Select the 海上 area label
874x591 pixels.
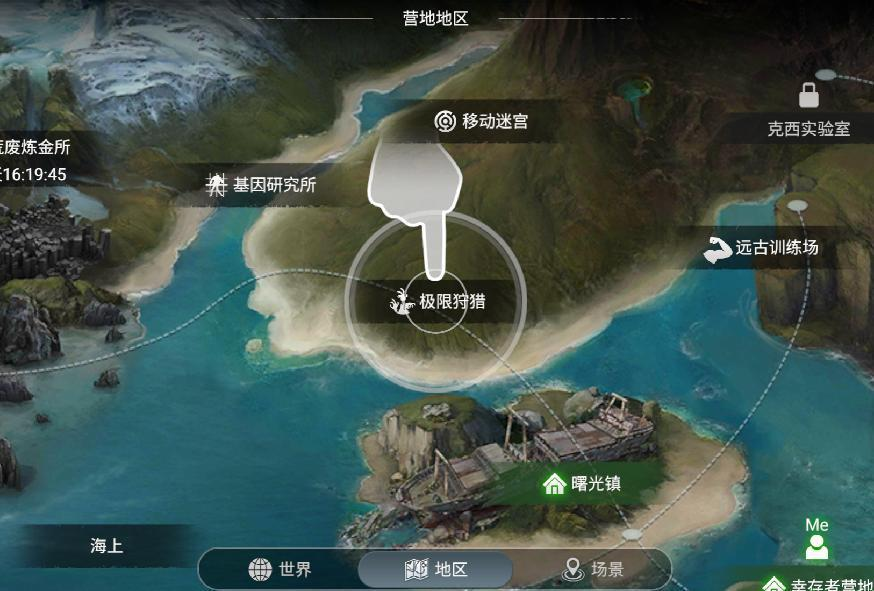[106, 546]
